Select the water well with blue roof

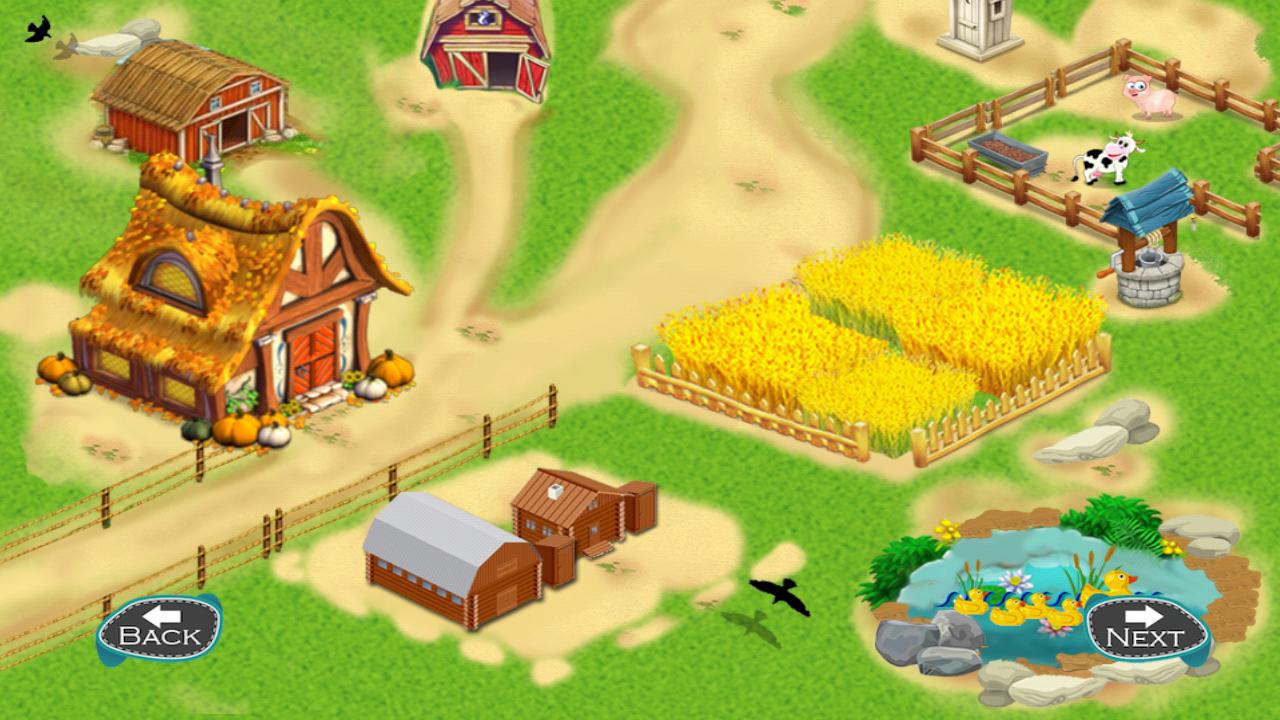pos(1150,250)
